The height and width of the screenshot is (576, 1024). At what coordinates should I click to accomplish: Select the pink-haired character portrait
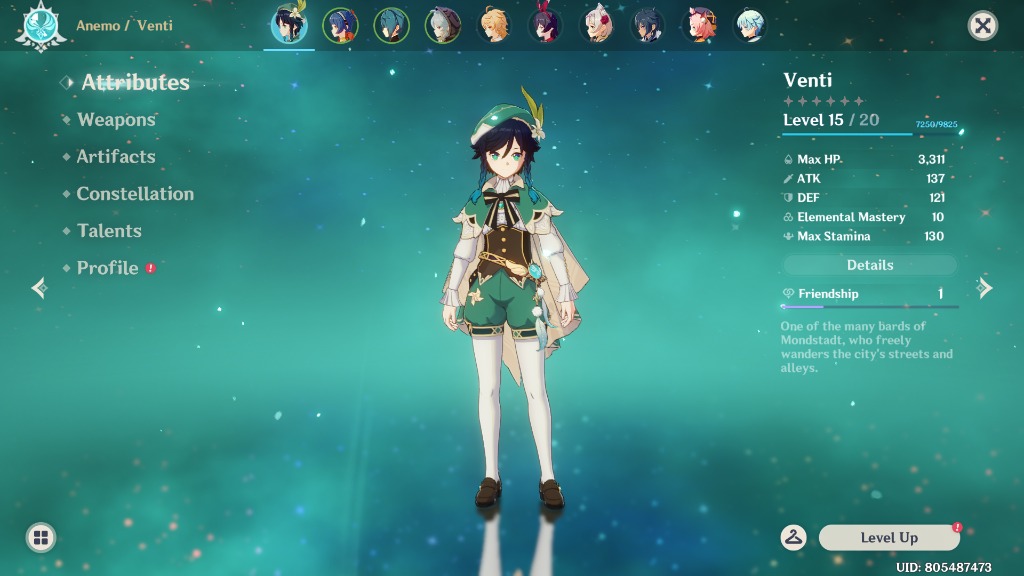pyautogui.click(x=698, y=25)
